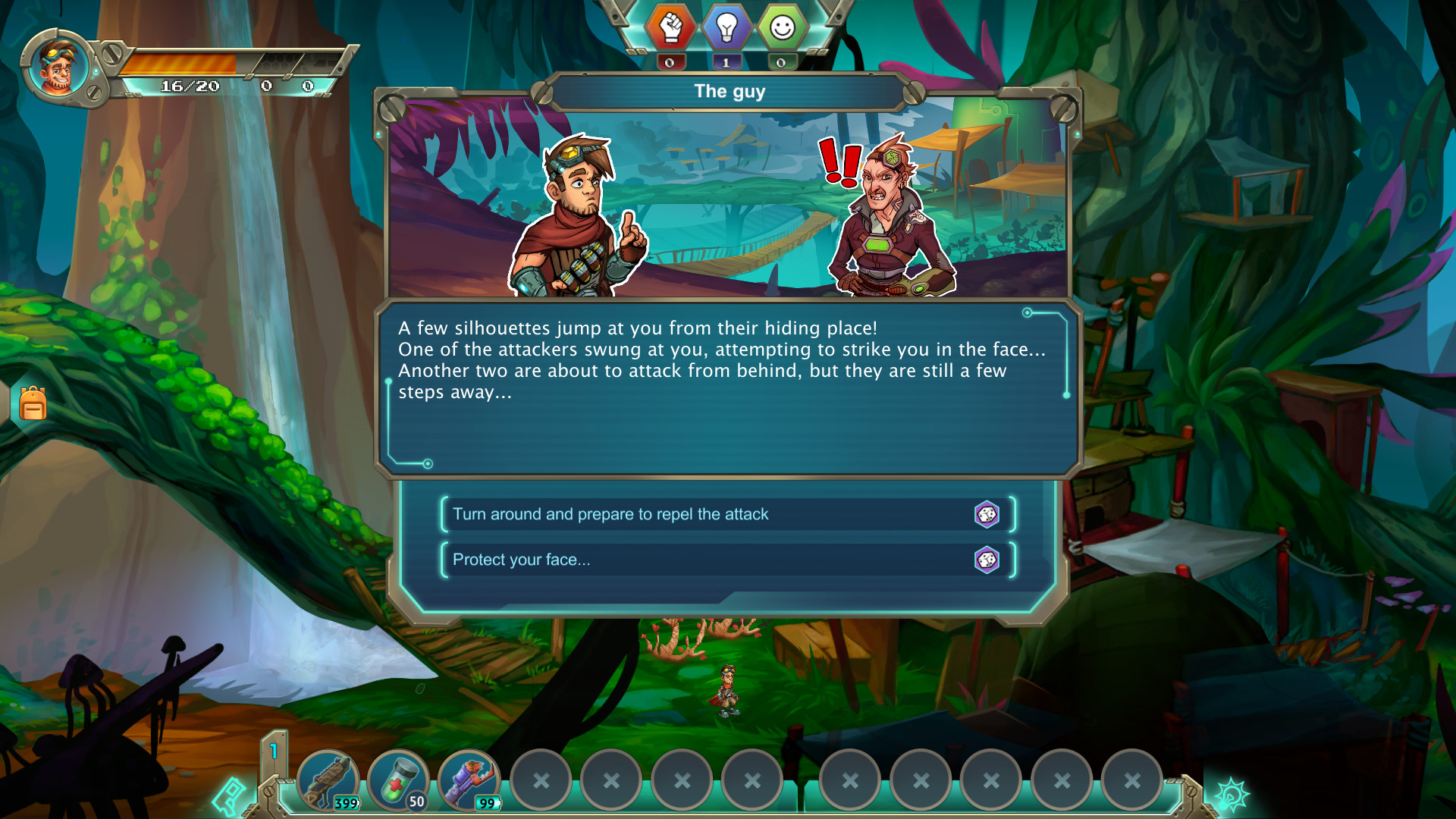Click The guy dialogue title bar
This screenshot has height=819, width=1456.
click(726, 91)
